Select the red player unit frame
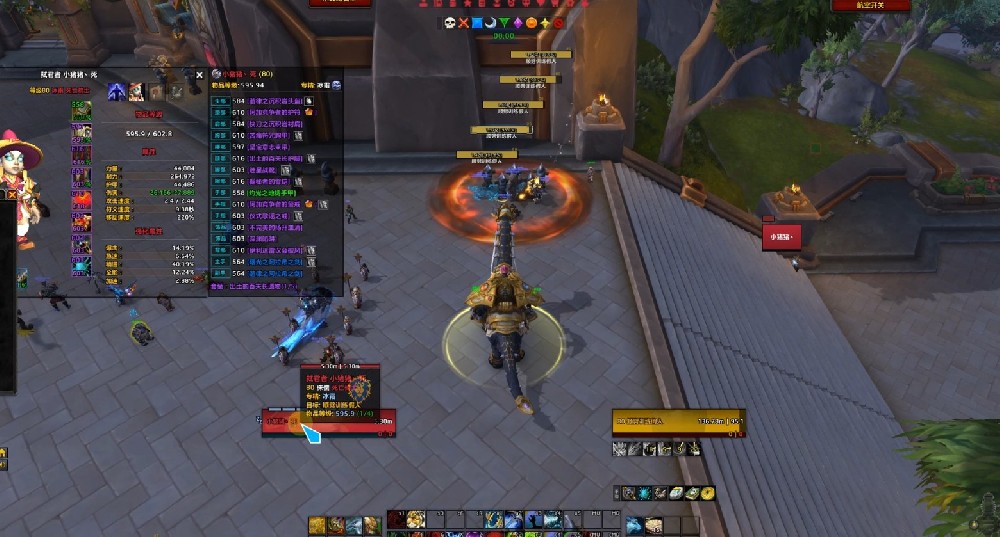 pyautogui.click(x=329, y=421)
